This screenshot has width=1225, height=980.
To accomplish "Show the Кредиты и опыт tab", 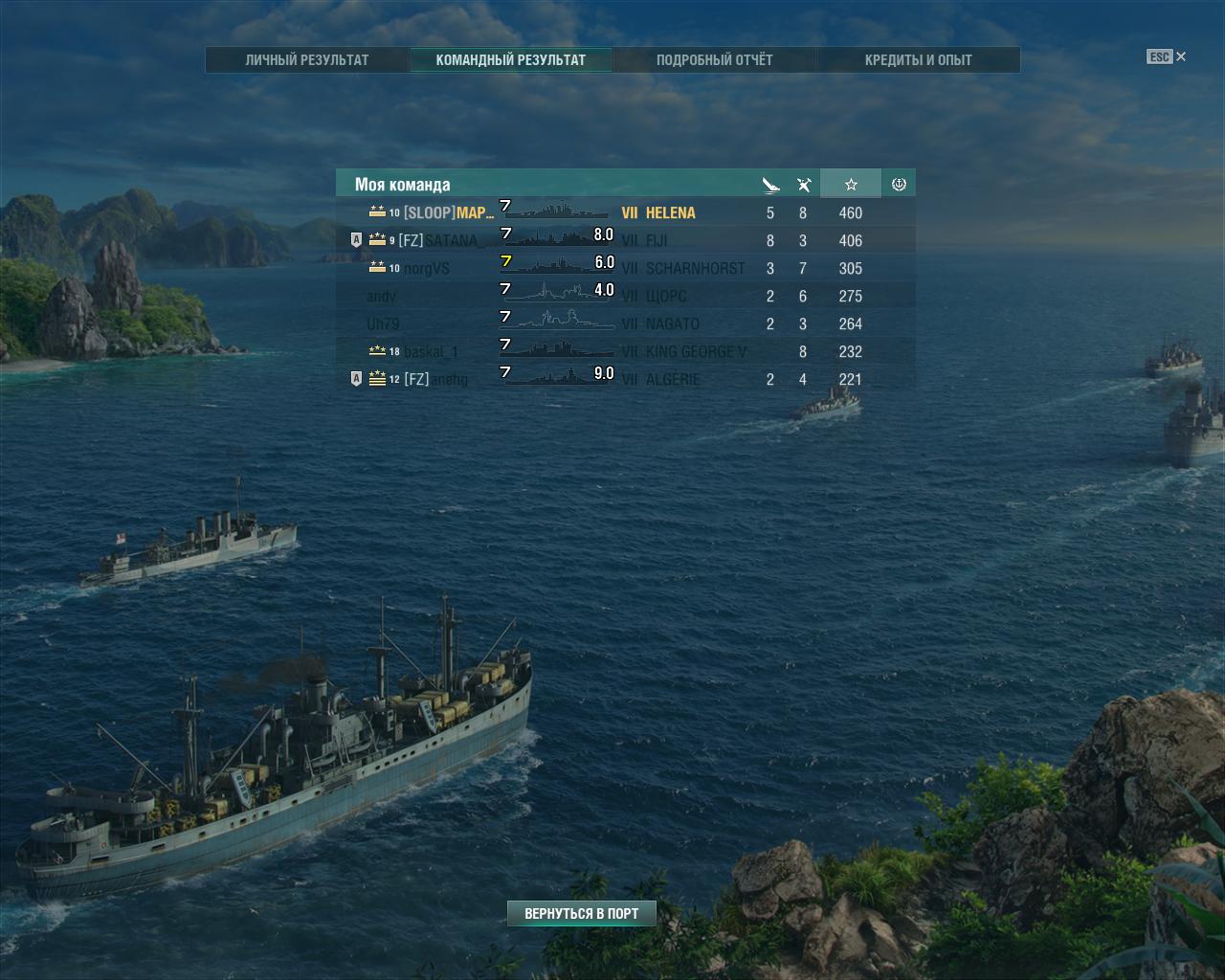I will [x=919, y=59].
